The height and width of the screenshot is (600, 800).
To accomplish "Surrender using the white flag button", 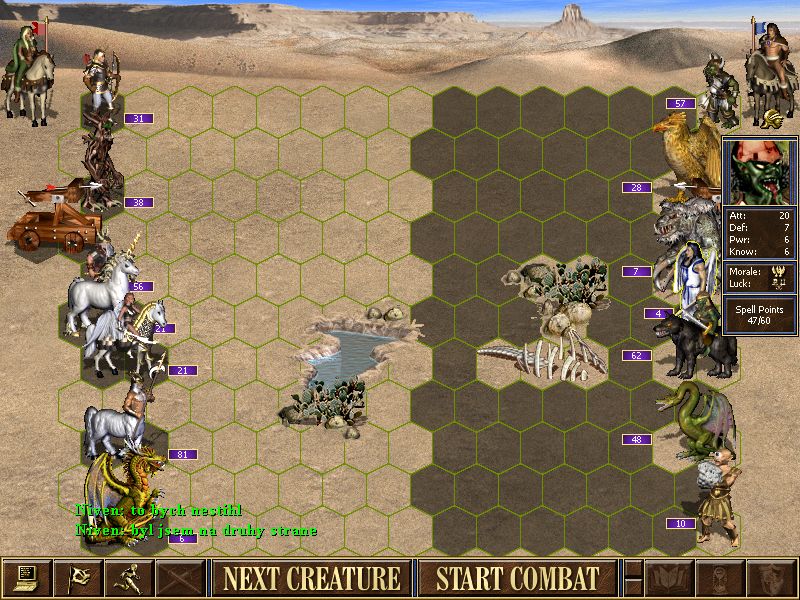I will pos(77,578).
